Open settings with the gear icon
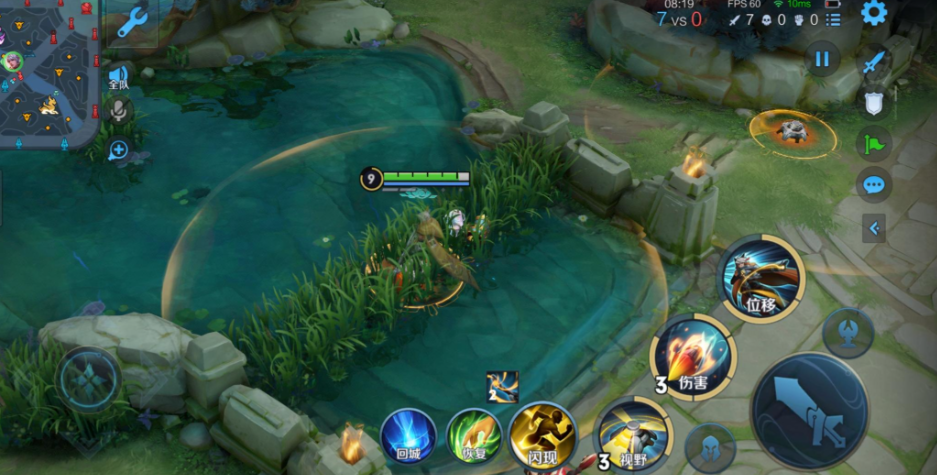 pyautogui.click(x=874, y=13)
